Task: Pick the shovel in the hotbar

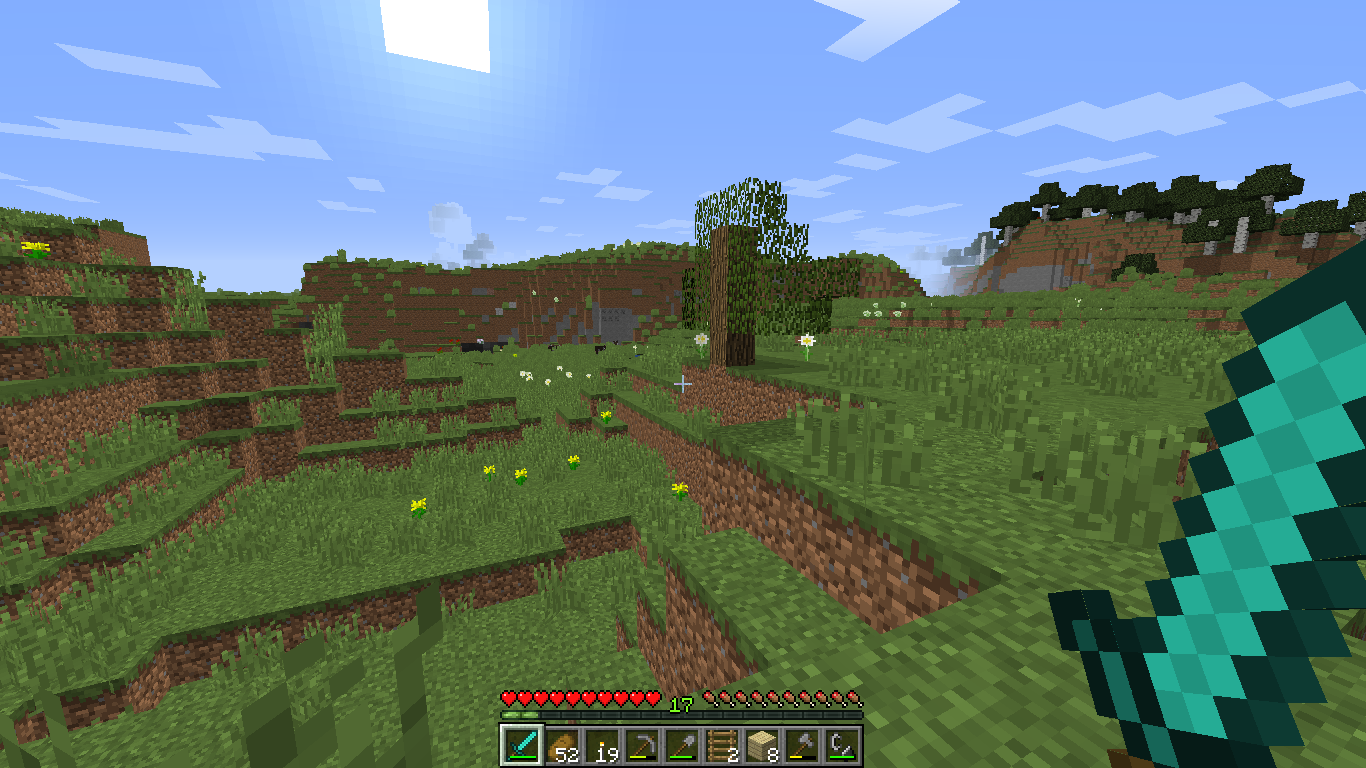Action: coord(681,745)
